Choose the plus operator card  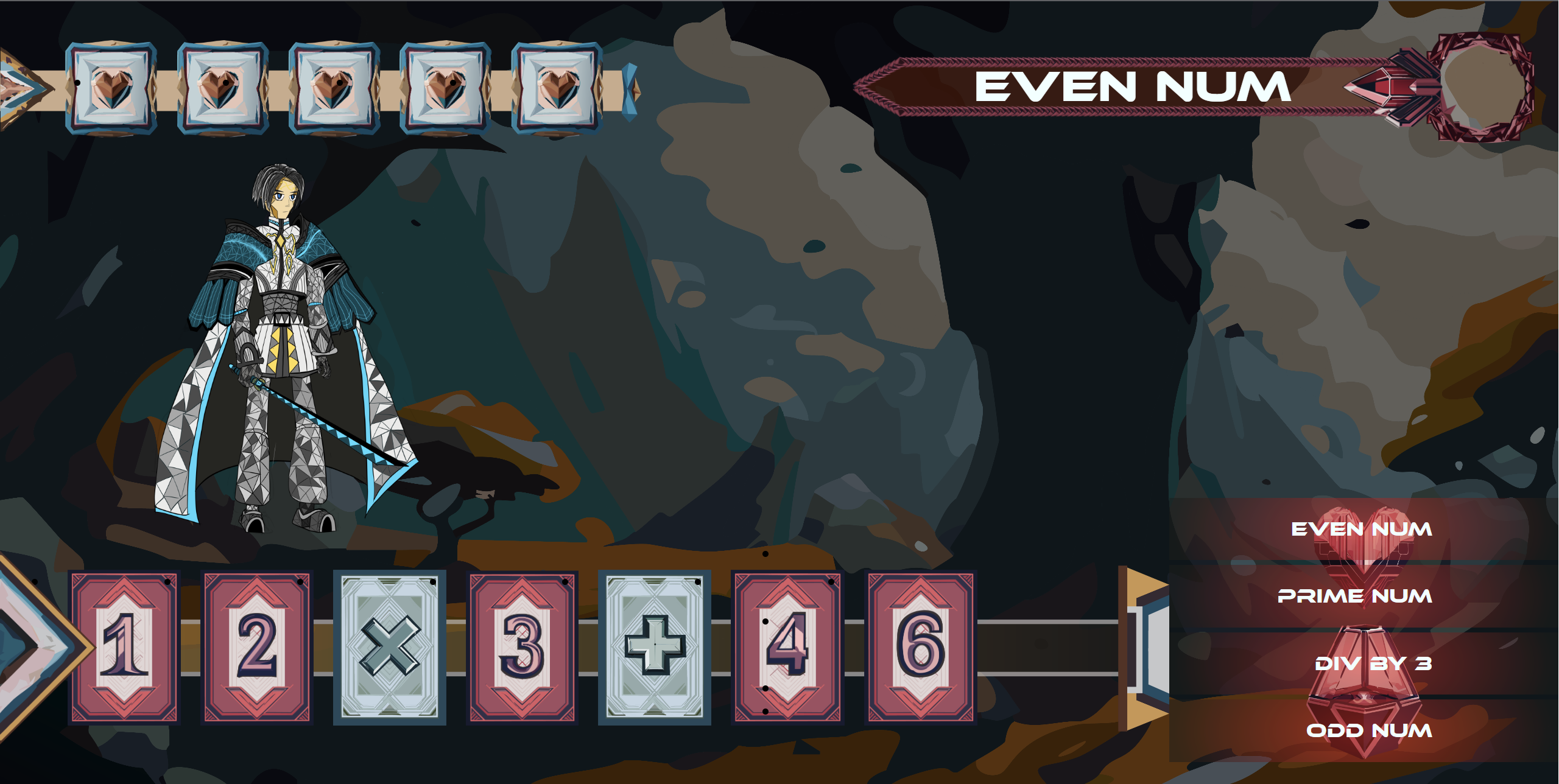tap(655, 647)
